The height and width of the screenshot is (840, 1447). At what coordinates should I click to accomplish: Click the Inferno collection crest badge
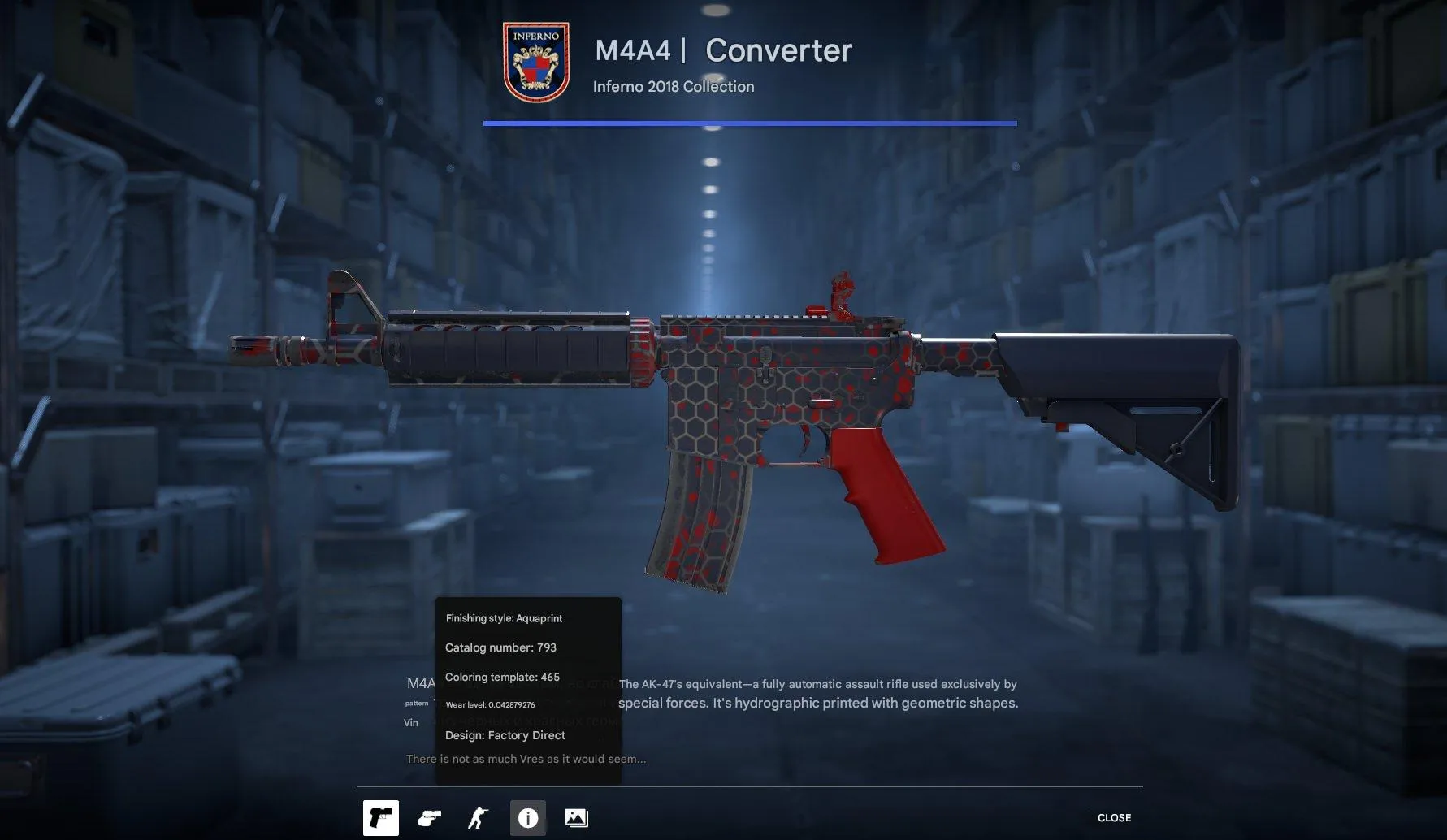coord(535,55)
